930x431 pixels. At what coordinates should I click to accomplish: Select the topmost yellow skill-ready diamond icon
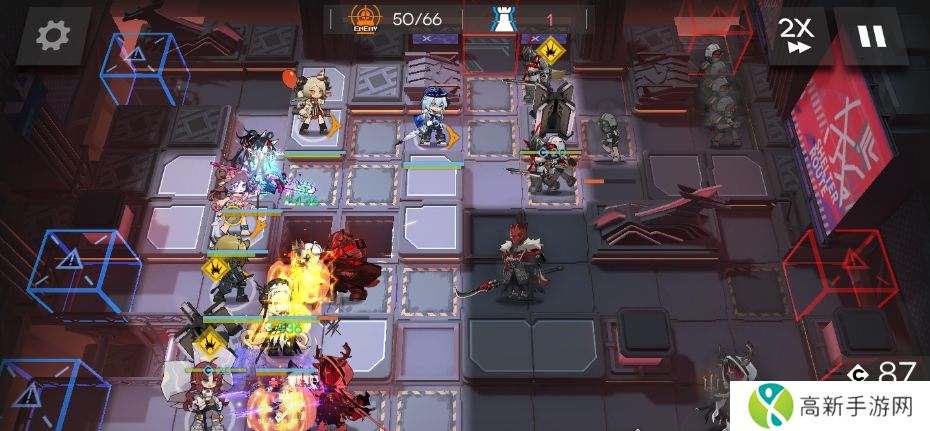[x=548, y=49]
